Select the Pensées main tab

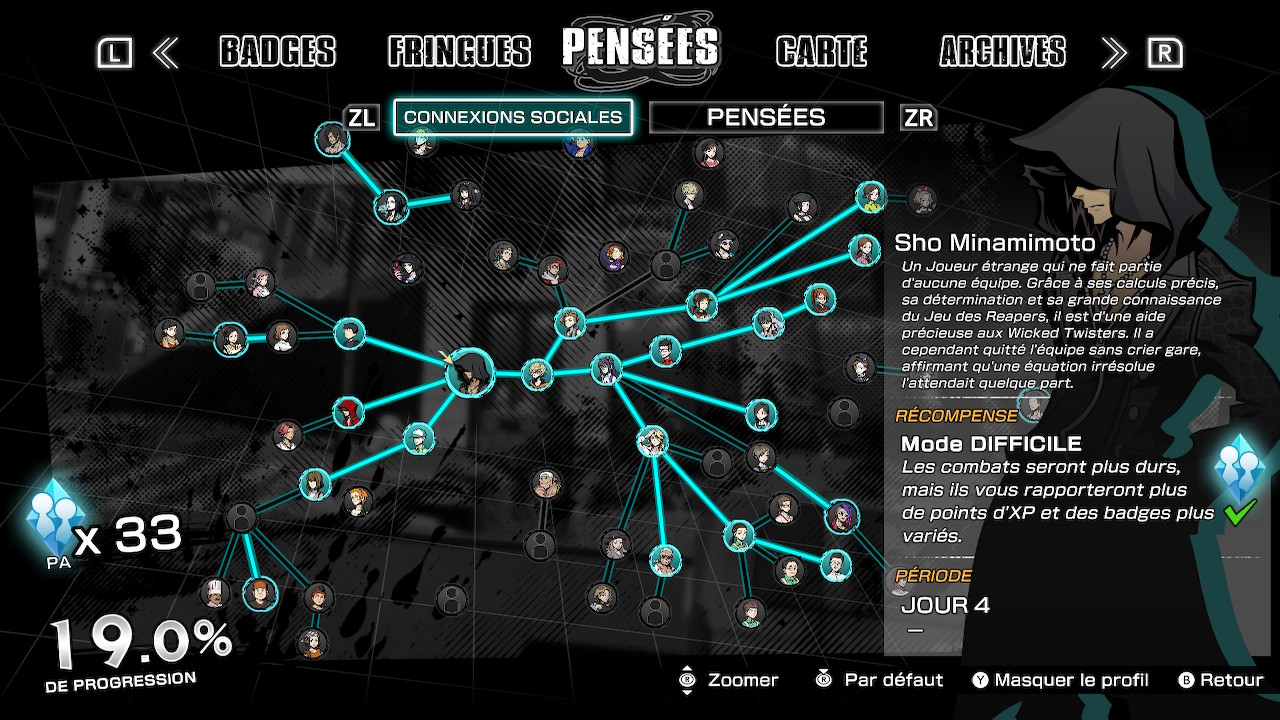[640, 48]
